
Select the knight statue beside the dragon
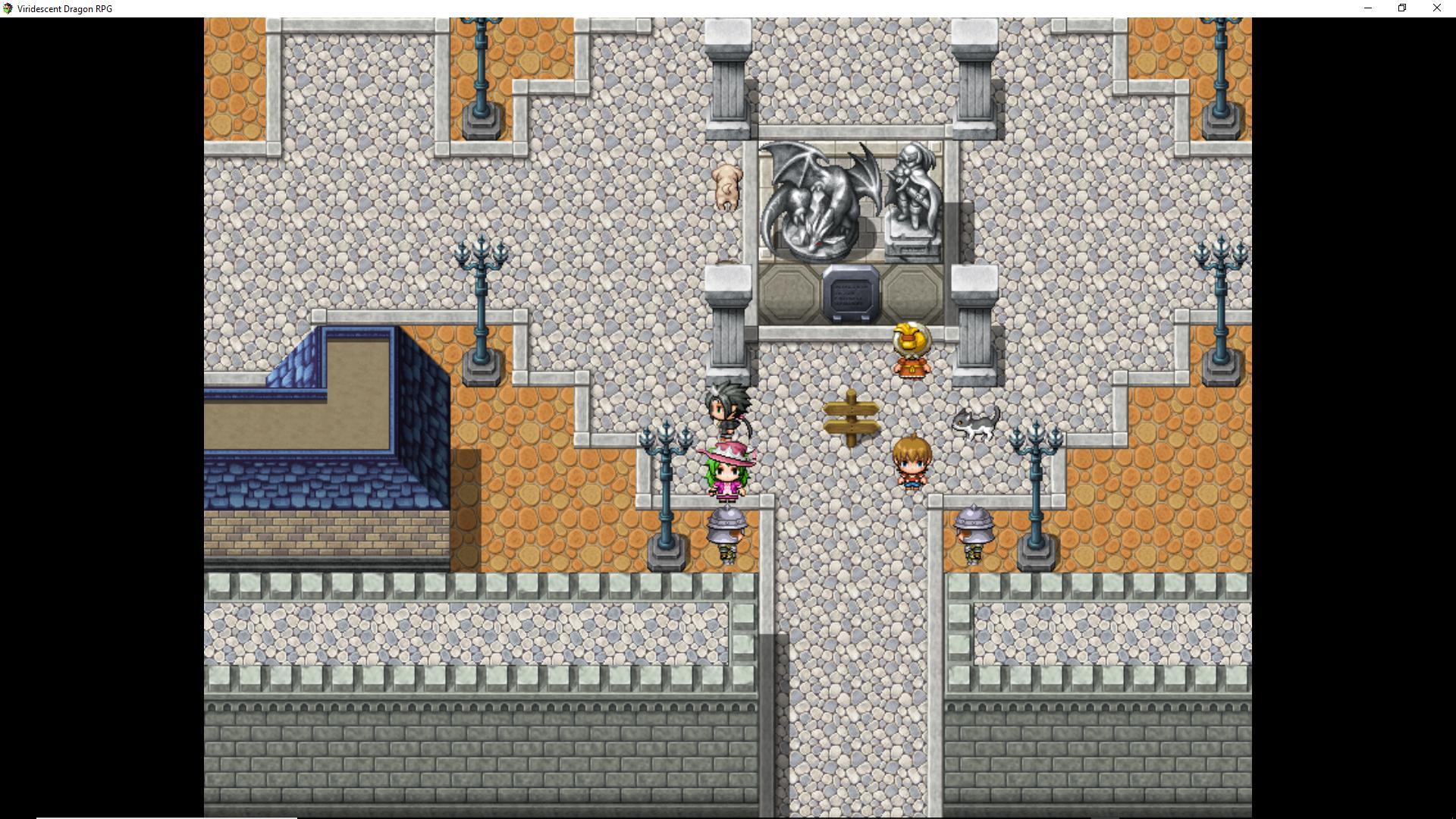tap(914, 193)
